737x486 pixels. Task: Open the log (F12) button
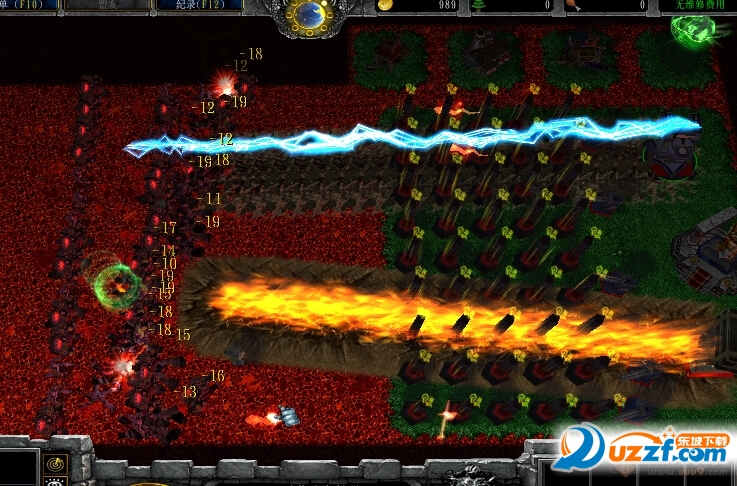click(194, 5)
